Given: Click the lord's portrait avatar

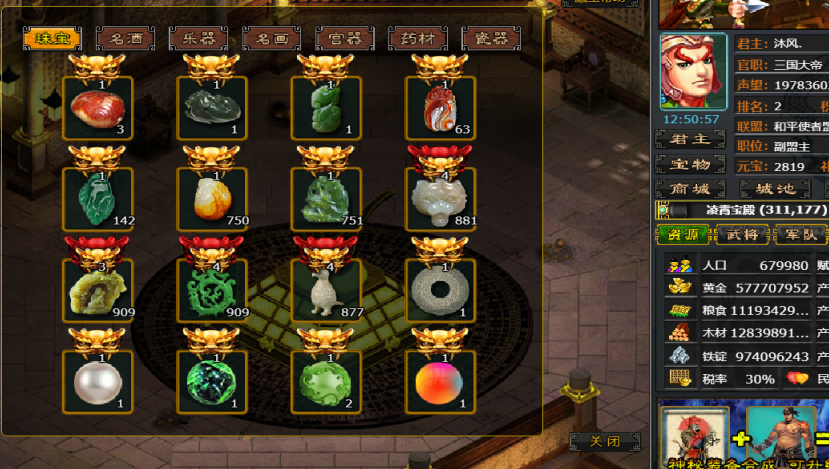Looking at the screenshot, I should (693, 72).
